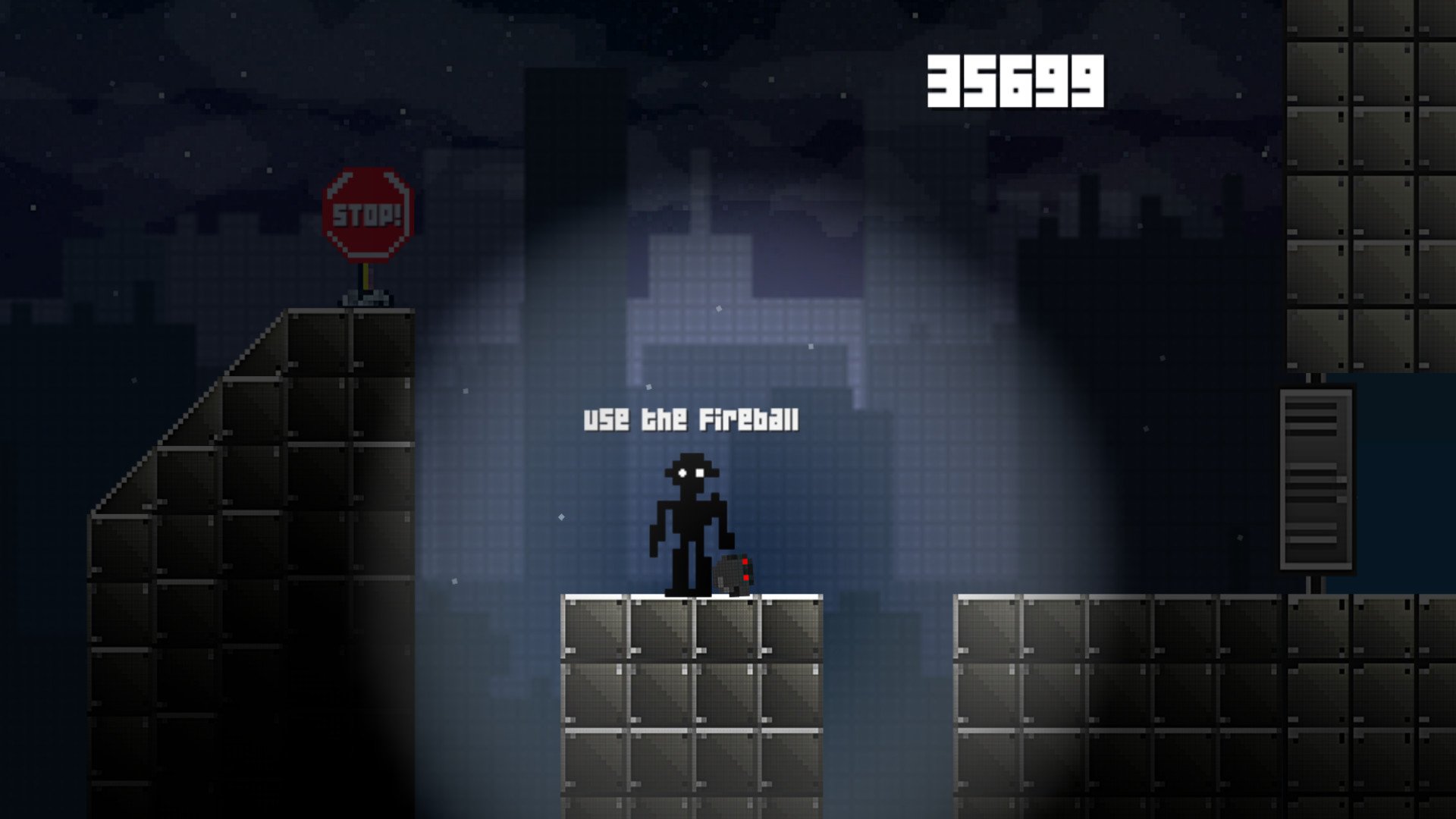
Task: Select the STOP sign on the ledge
Action: coord(366,216)
